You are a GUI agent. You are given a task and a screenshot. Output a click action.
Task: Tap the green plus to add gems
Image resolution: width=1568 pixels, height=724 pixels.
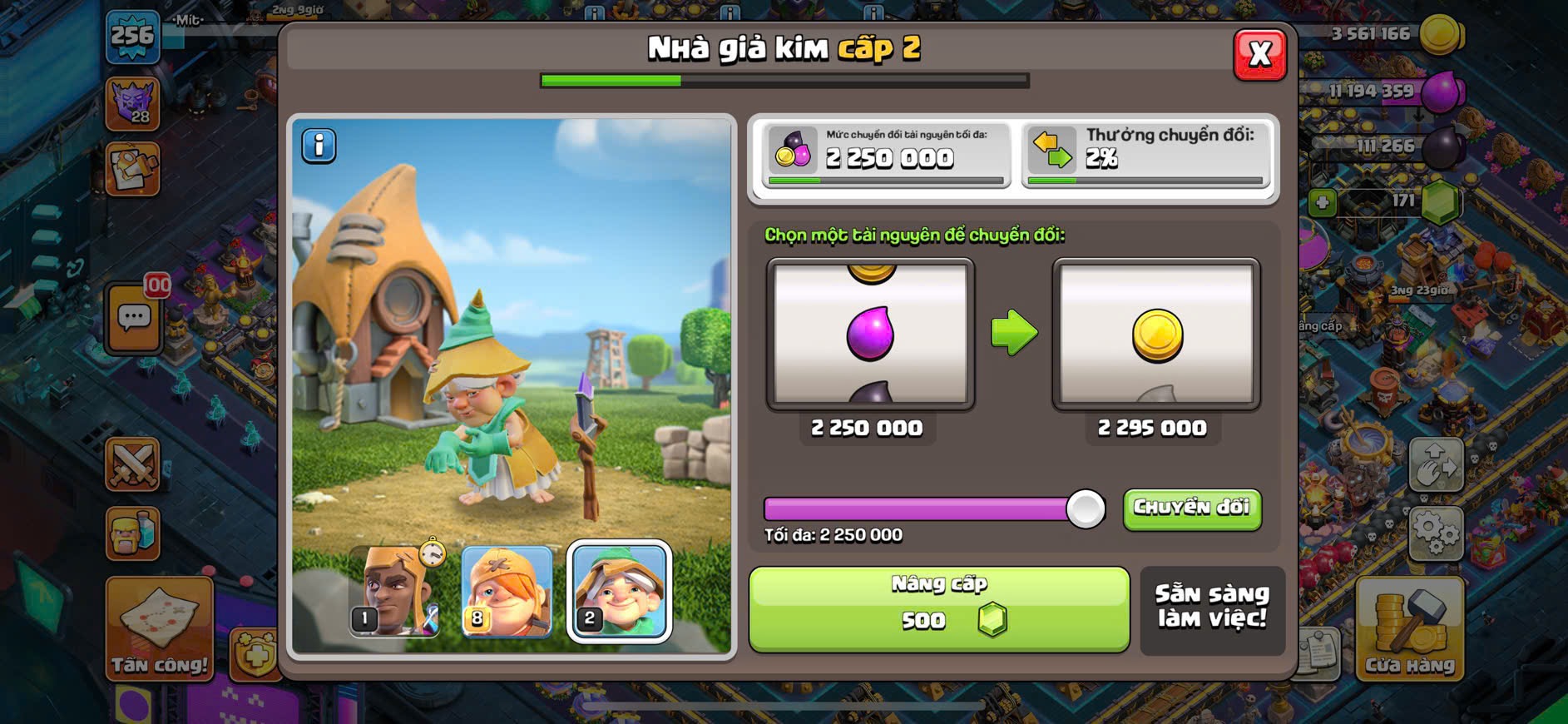(x=1323, y=202)
